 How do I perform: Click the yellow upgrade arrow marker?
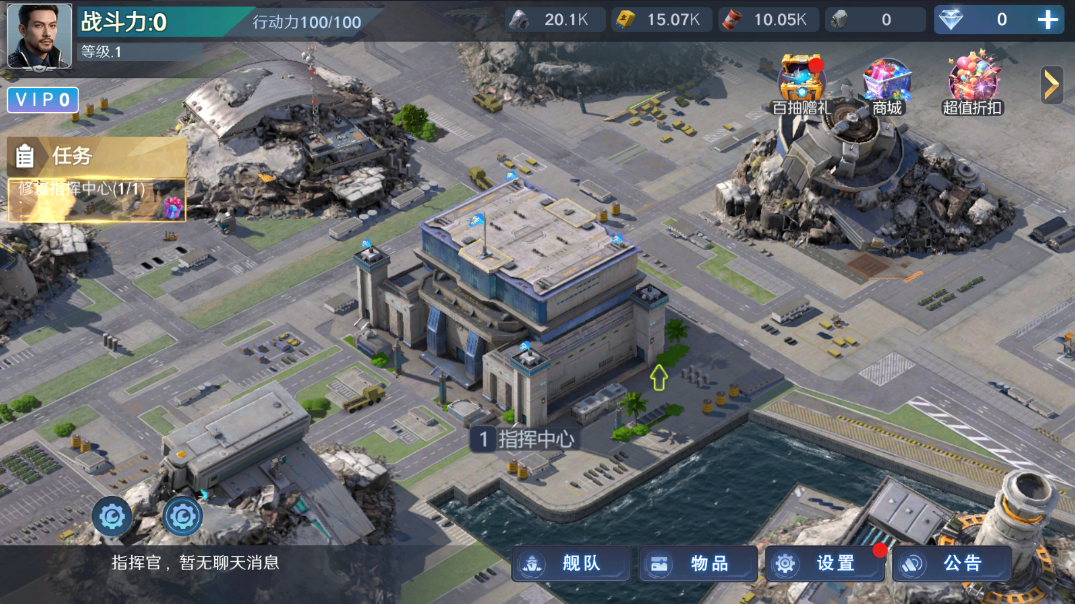[x=658, y=377]
